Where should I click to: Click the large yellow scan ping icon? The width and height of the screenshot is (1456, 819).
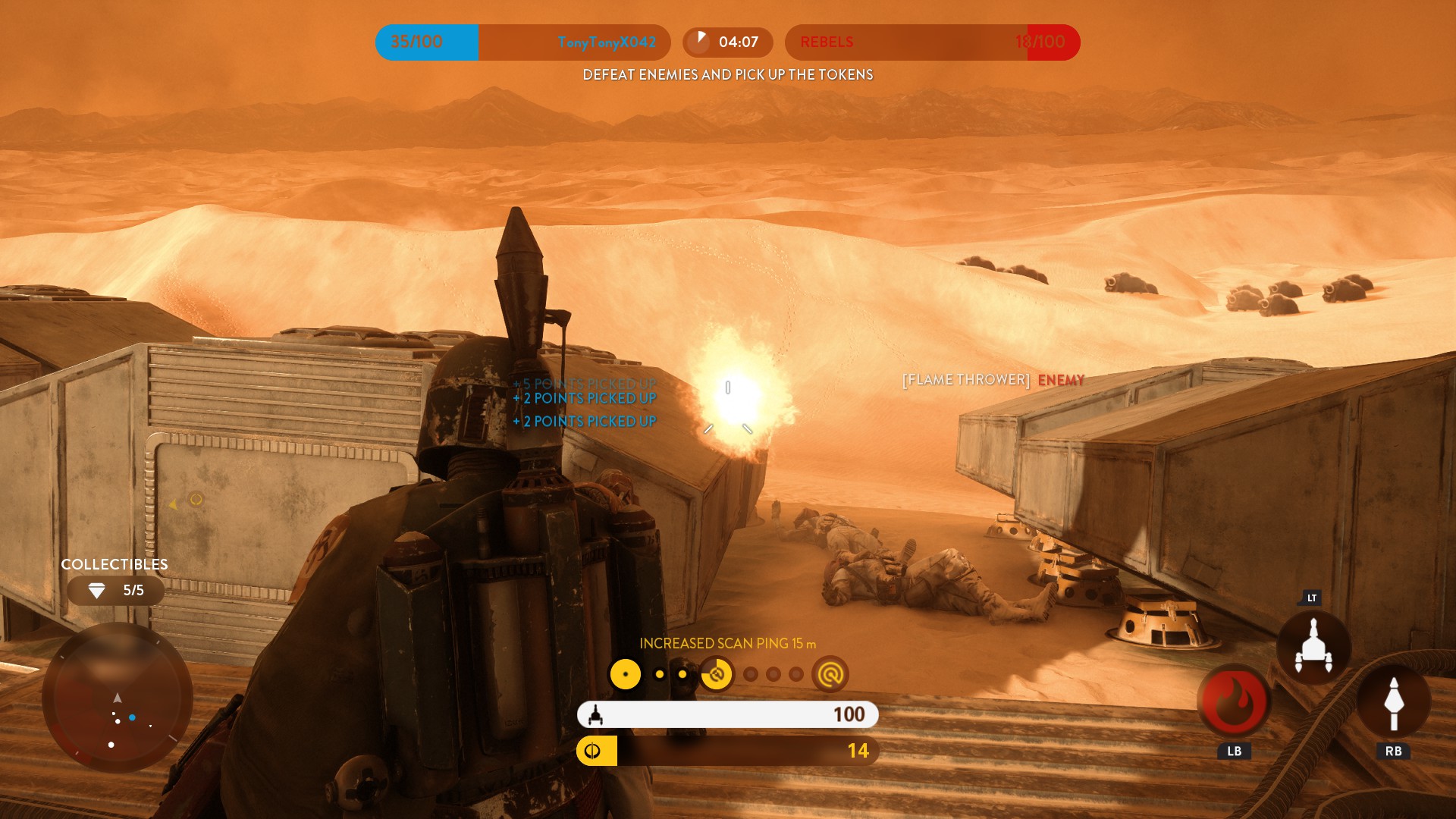626,674
